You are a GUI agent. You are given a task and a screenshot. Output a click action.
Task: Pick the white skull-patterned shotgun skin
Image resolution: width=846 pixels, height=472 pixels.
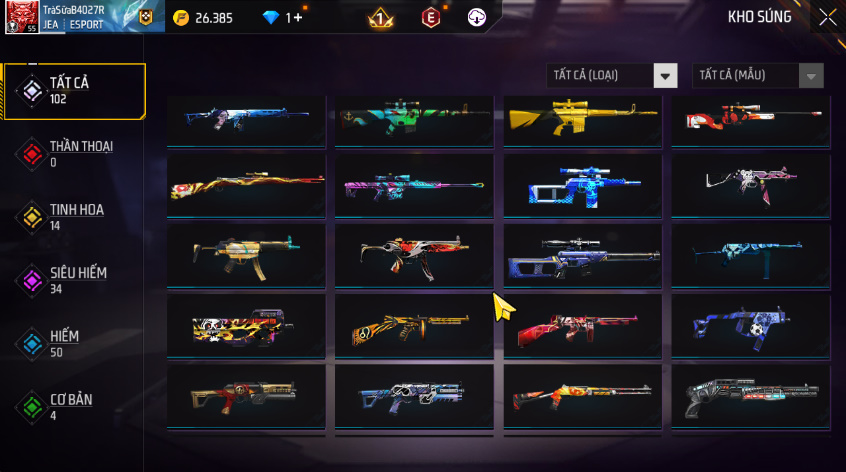tap(750, 397)
